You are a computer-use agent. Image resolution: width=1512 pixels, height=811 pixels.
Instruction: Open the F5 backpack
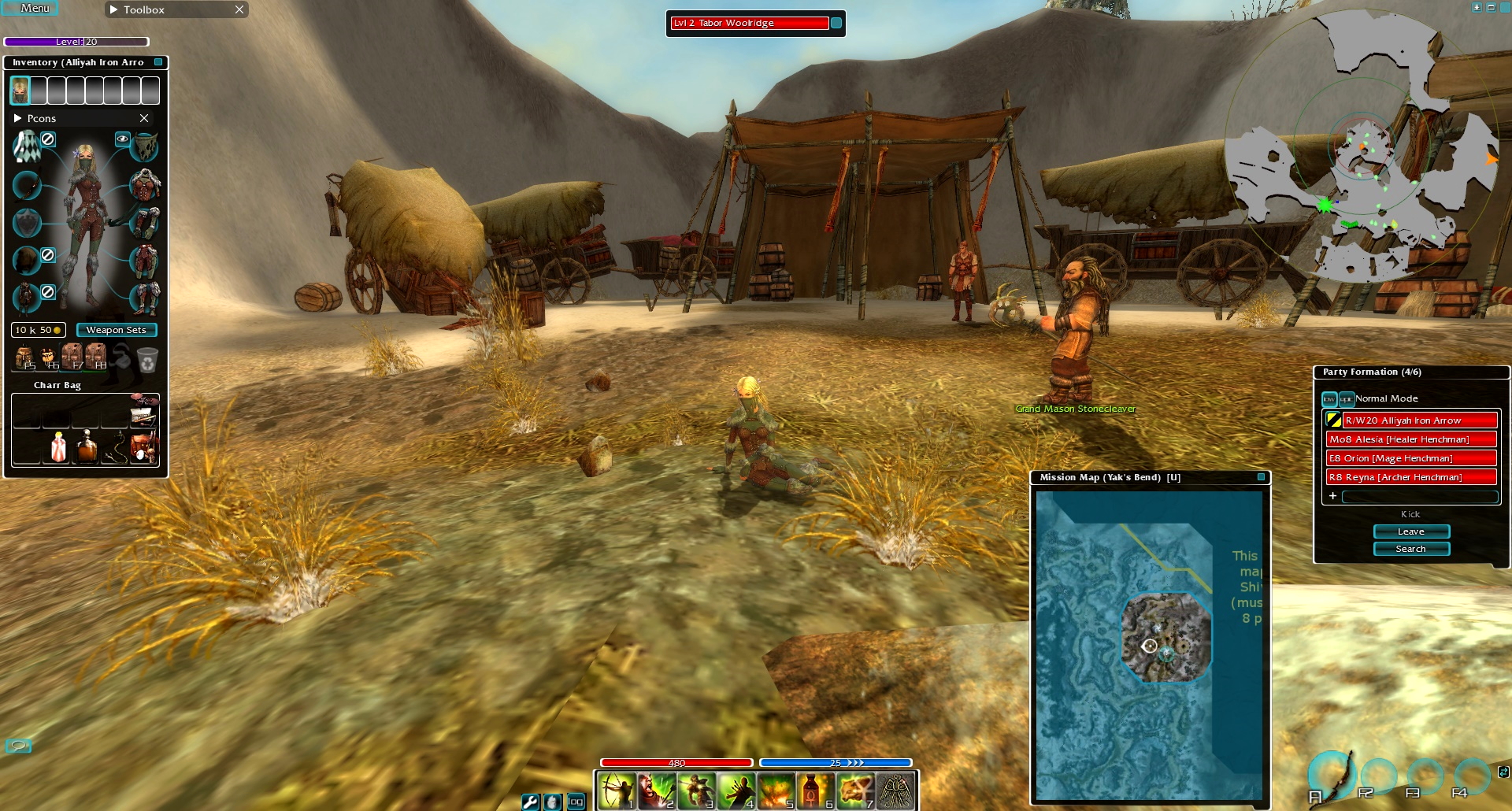(x=24, y=357)
